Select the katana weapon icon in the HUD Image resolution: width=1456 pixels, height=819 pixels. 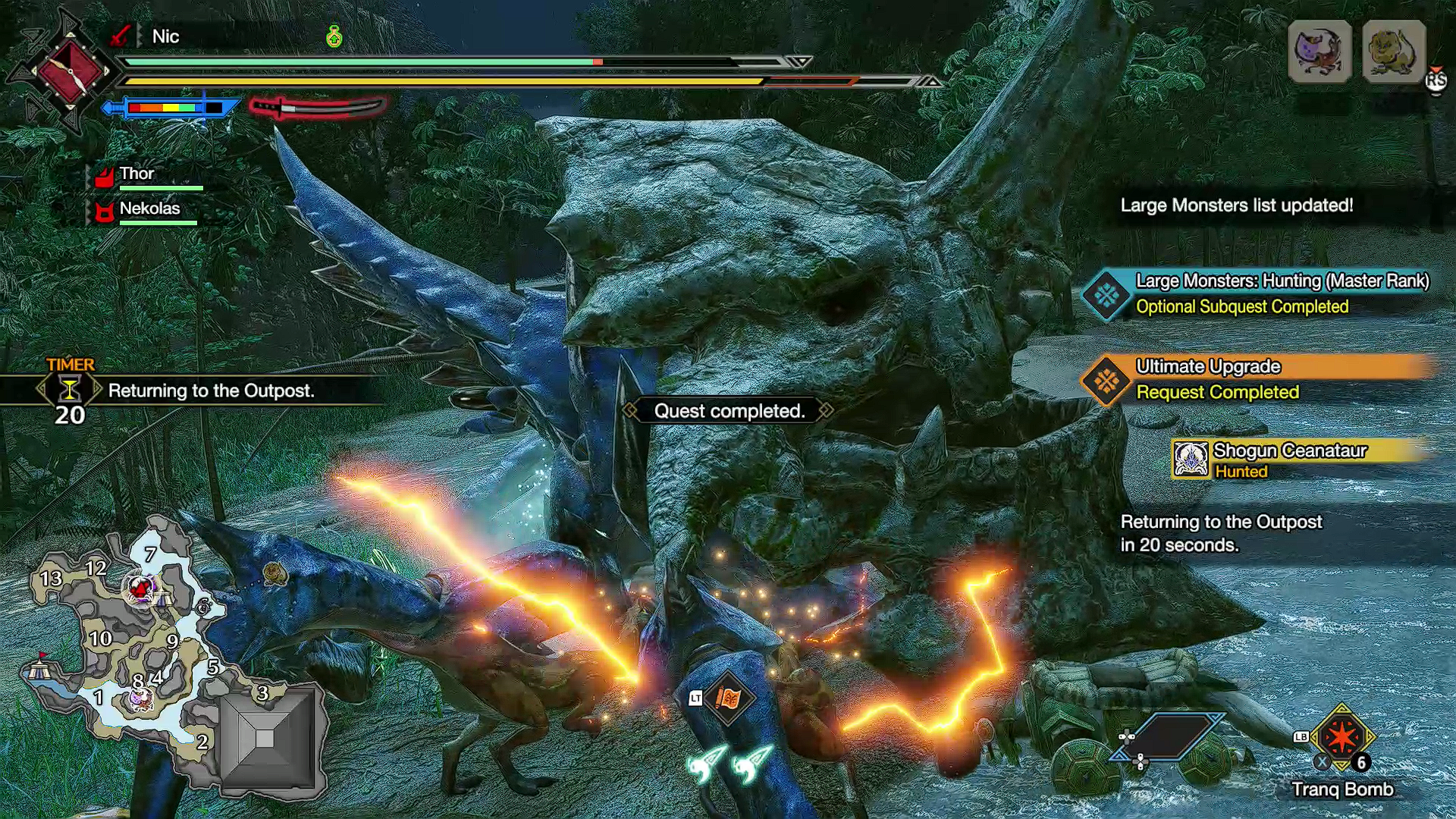point(318,108)
